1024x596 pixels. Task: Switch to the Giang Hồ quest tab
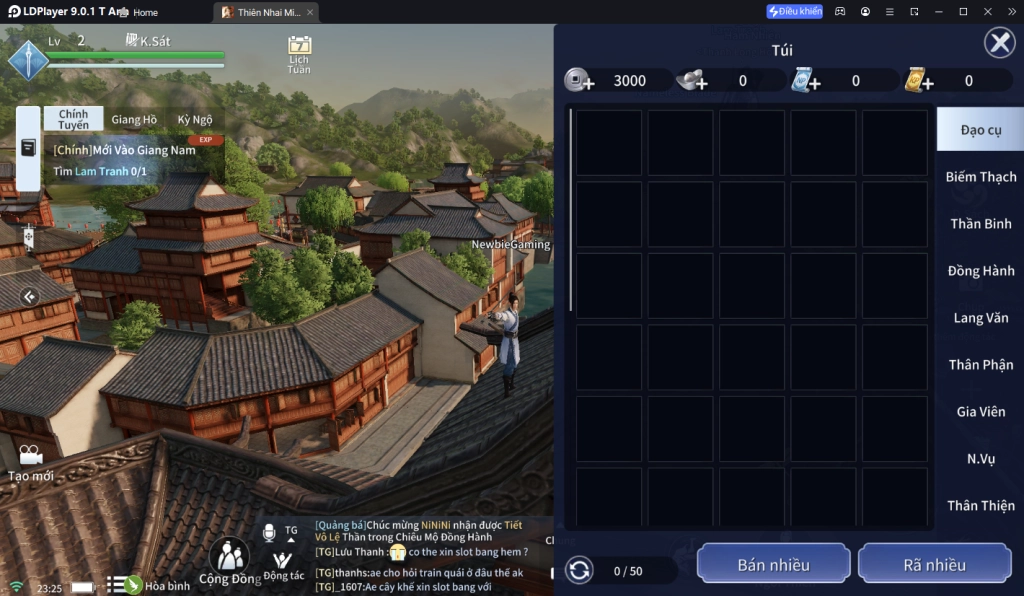pos(134,119)
